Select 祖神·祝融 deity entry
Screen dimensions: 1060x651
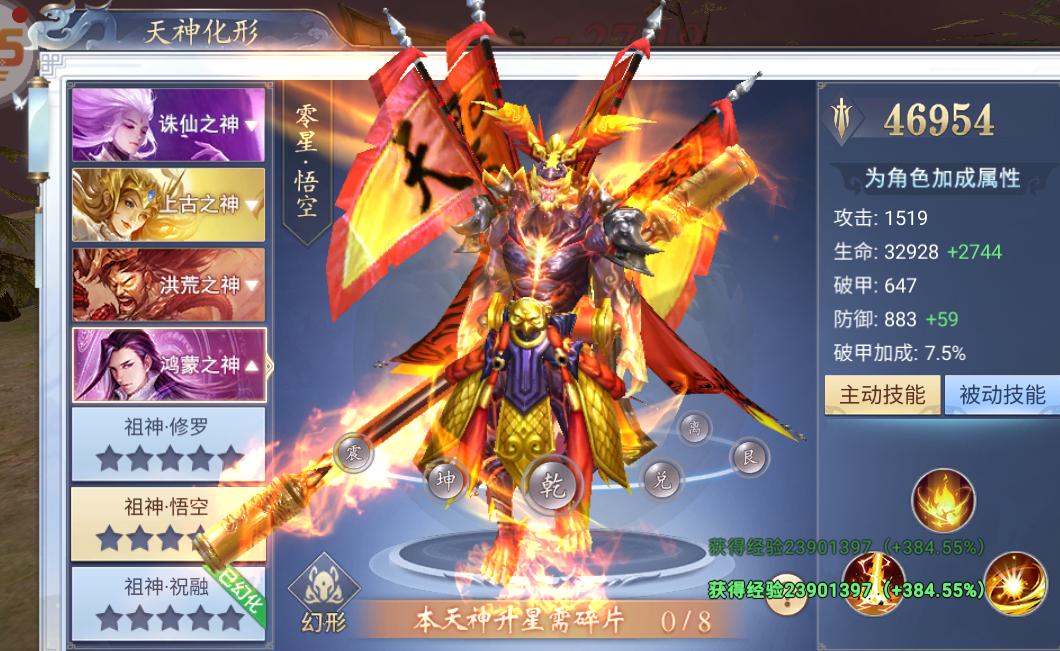click(168, 602)
